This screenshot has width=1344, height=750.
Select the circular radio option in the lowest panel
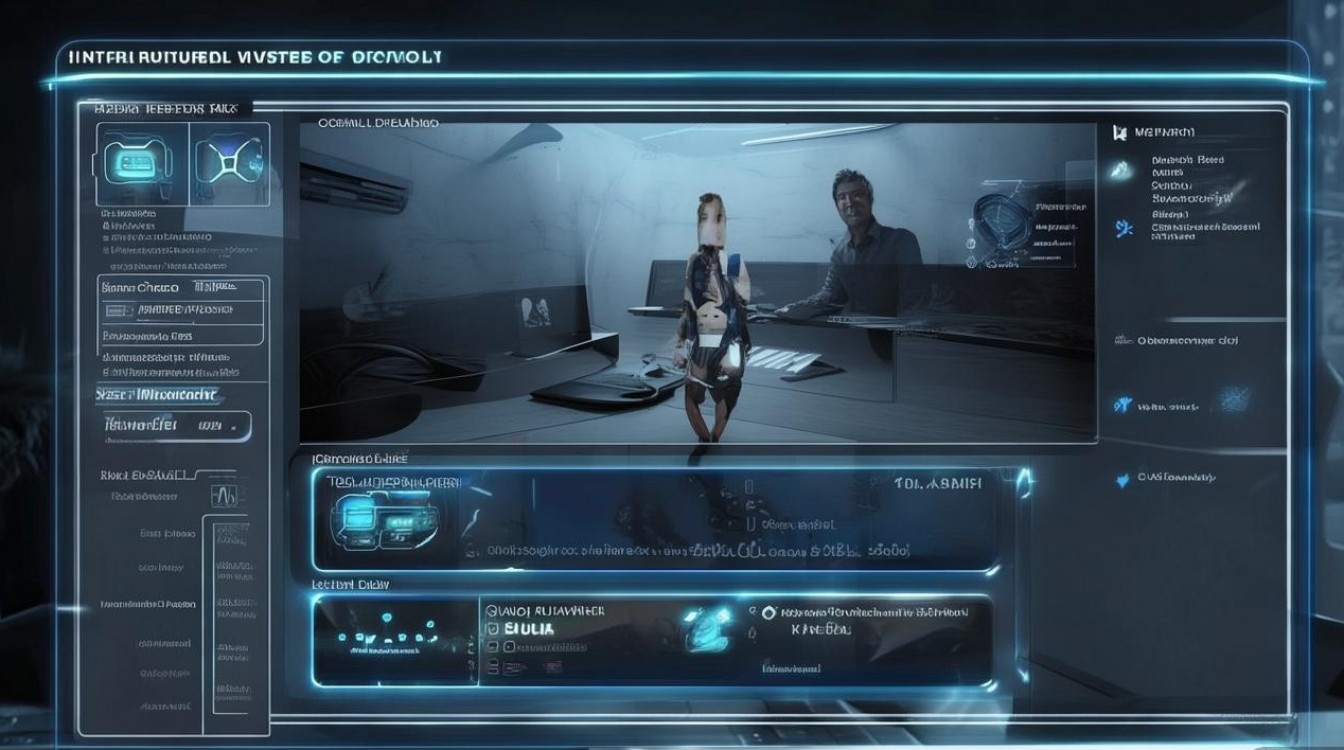[768, 611]
